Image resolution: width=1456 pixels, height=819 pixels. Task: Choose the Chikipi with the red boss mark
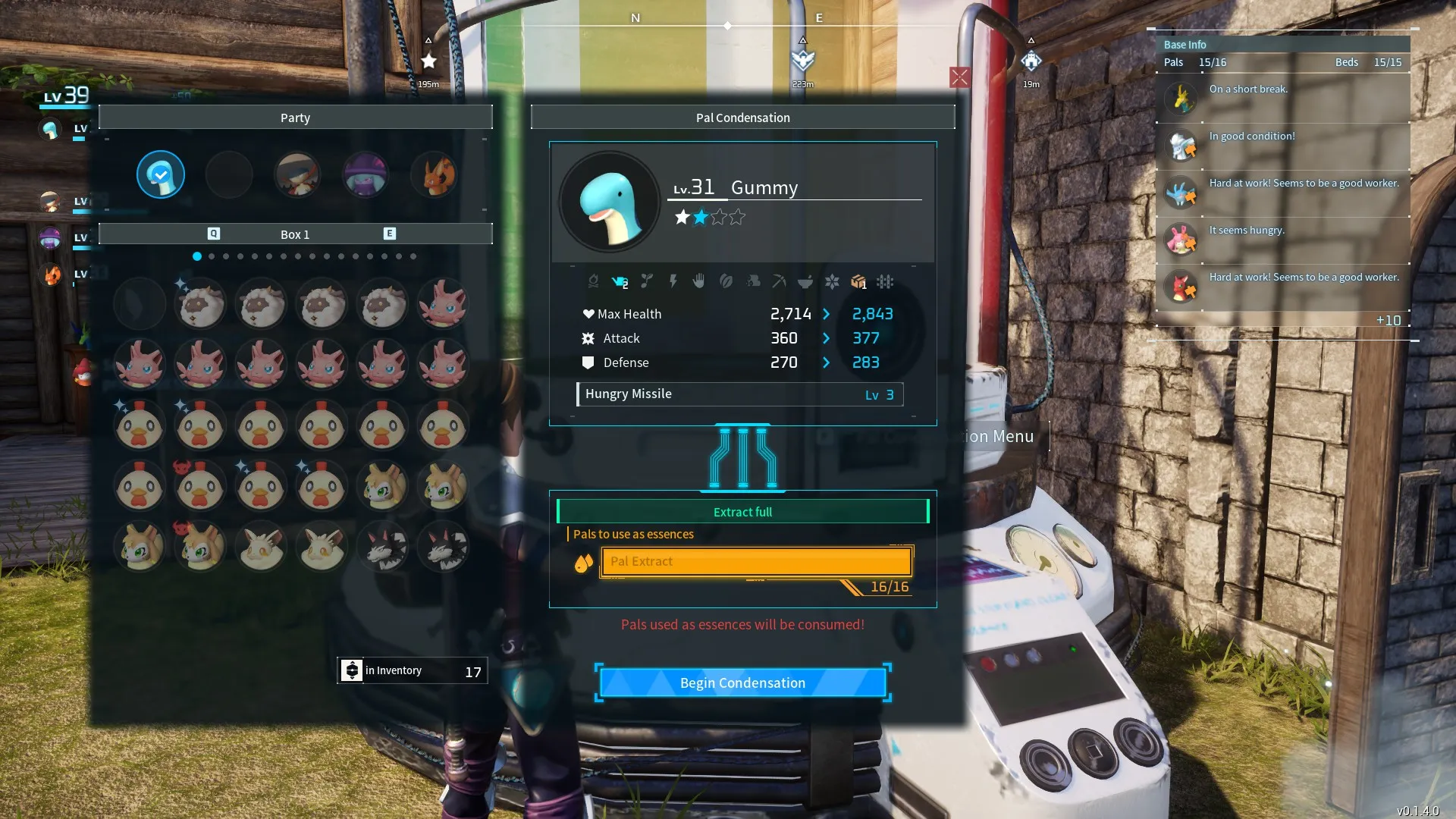pyautogui.click(x=200, y=486)
